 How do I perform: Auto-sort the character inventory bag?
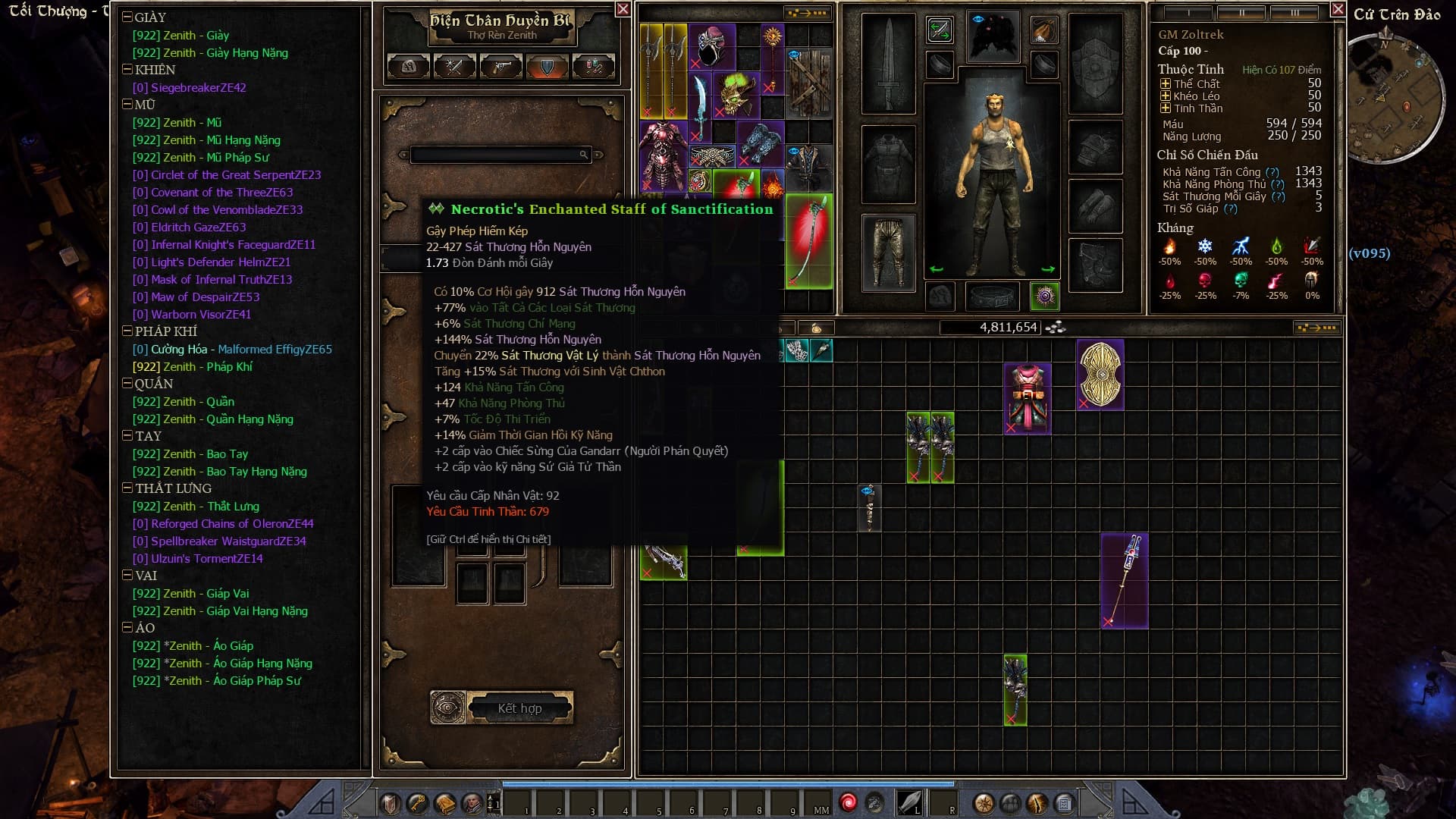pos(1316,328)
